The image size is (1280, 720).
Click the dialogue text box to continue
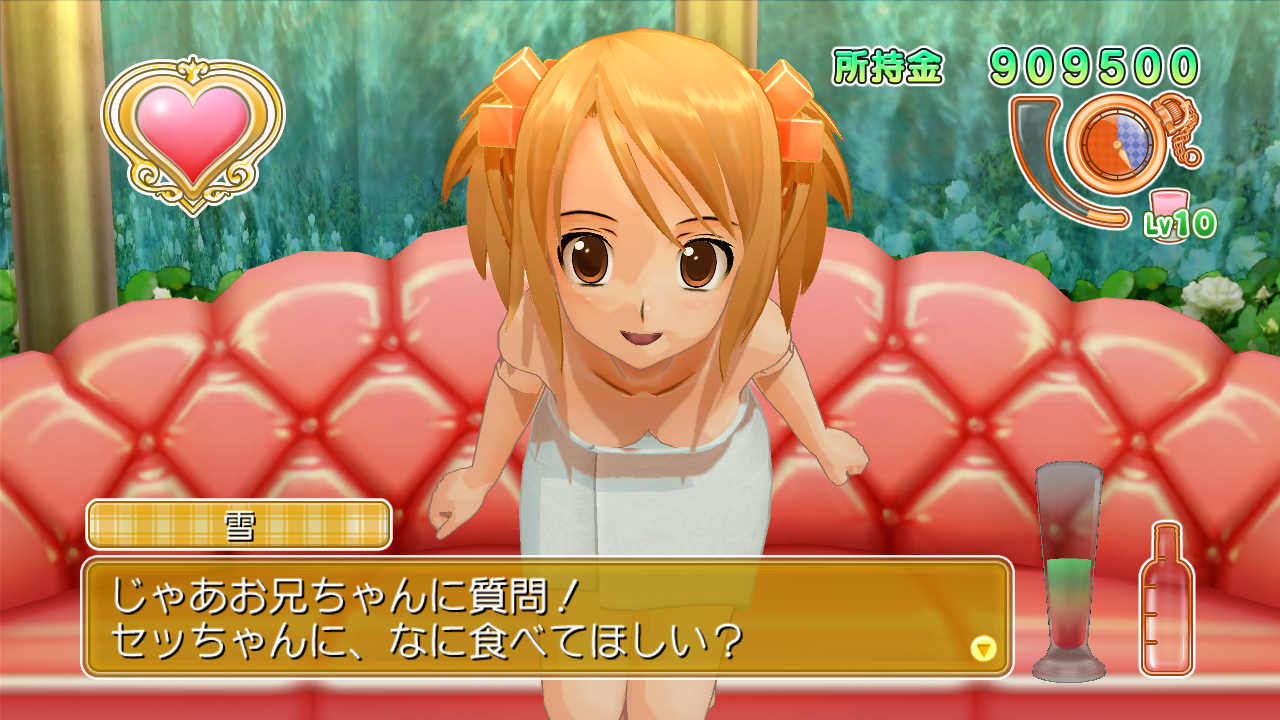[x=546, y=617]
